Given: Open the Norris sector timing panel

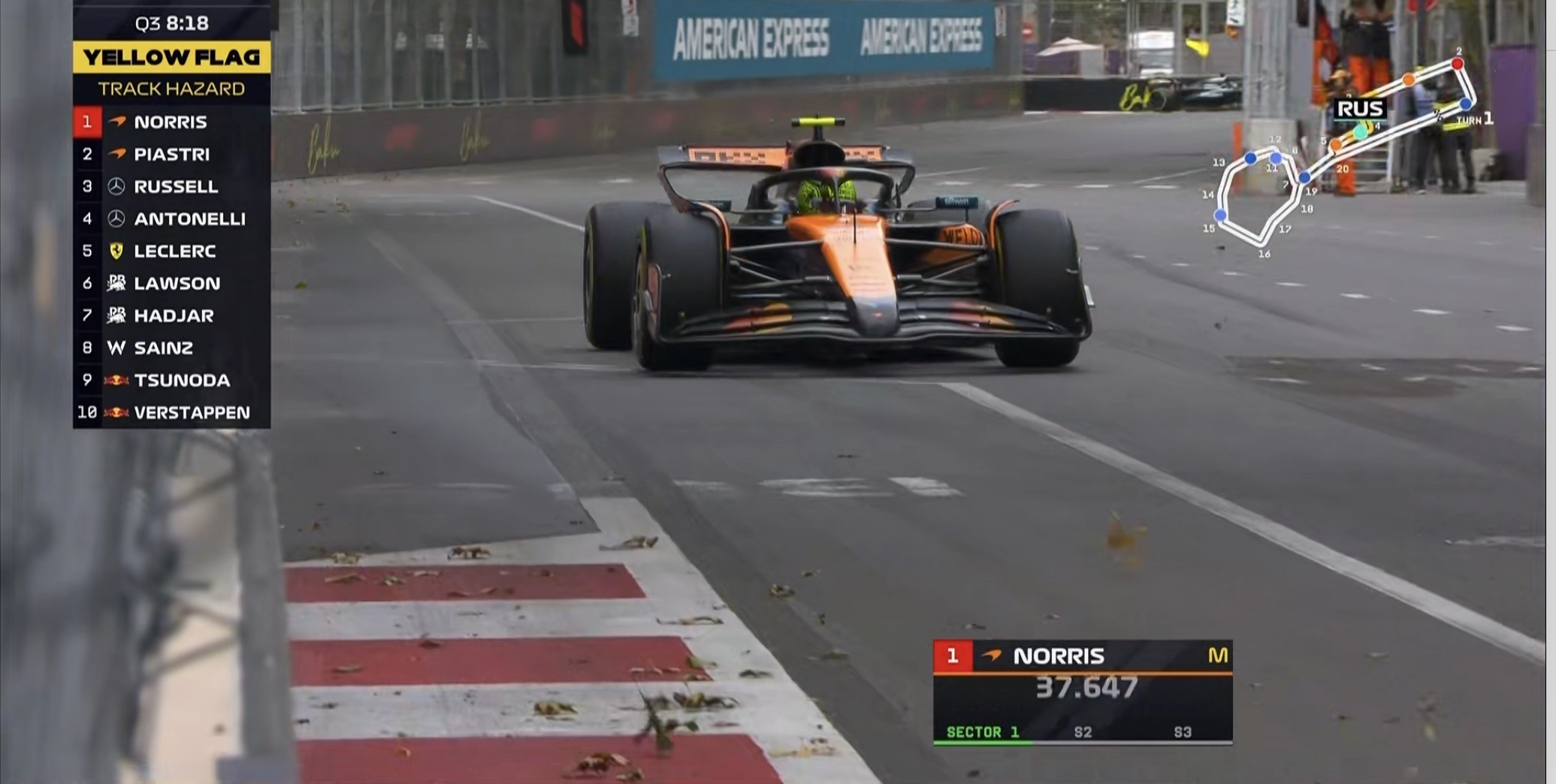Looking at the screenshot, I should [x=1082, y=692].
